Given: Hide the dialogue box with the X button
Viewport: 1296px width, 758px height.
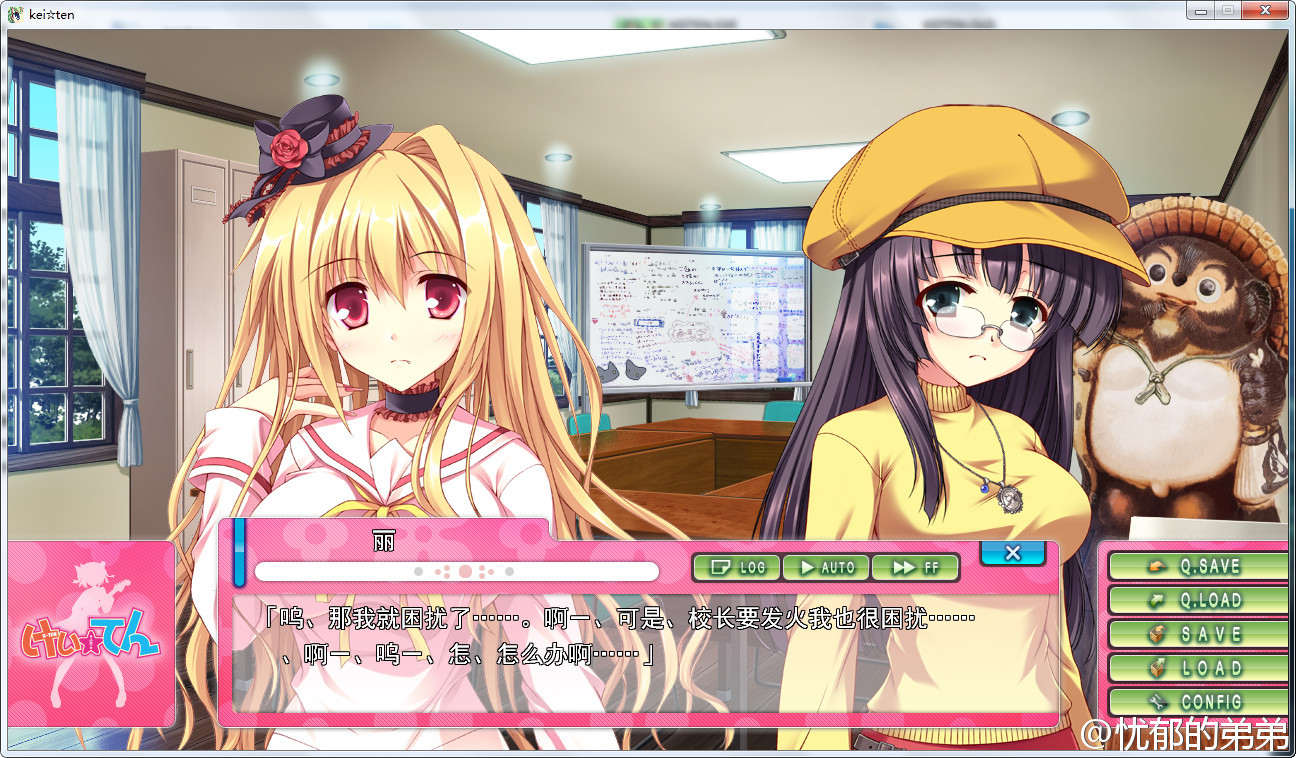Looking at the screenshot, I should point(1012,552).
